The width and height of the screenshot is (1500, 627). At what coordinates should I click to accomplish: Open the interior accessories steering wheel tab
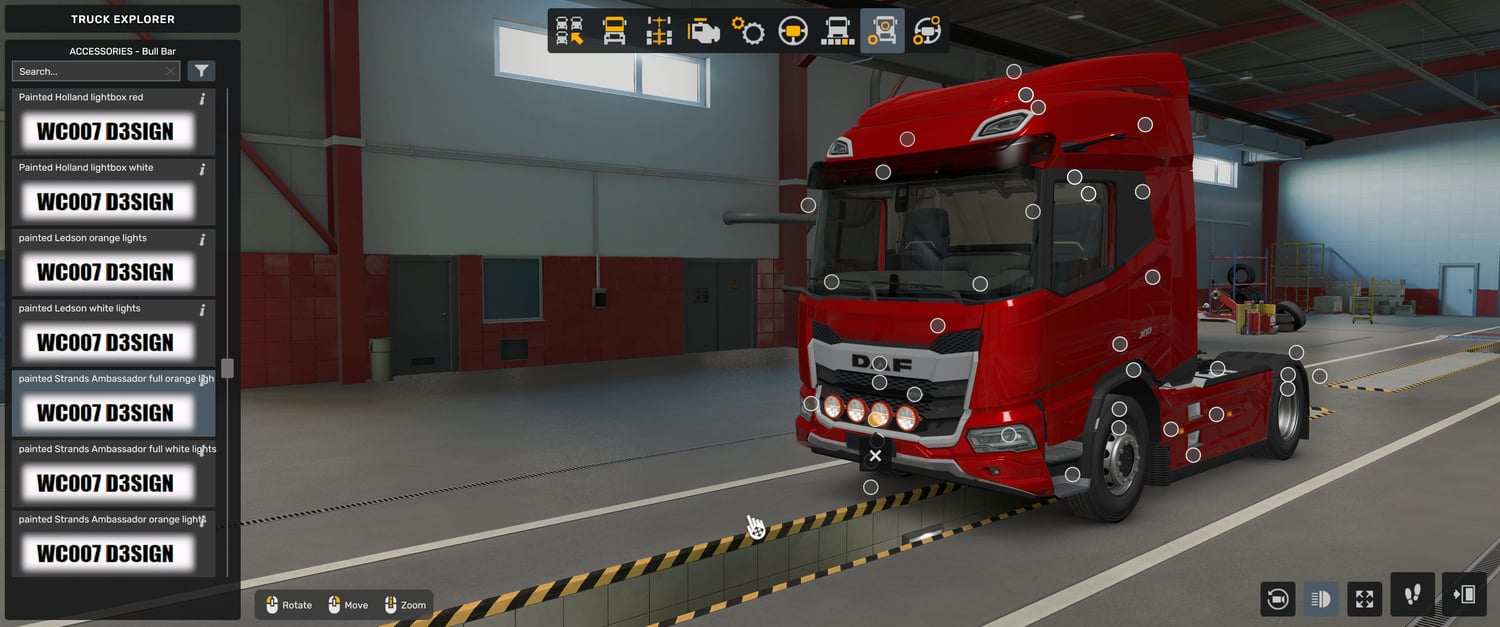click(927, 31)
